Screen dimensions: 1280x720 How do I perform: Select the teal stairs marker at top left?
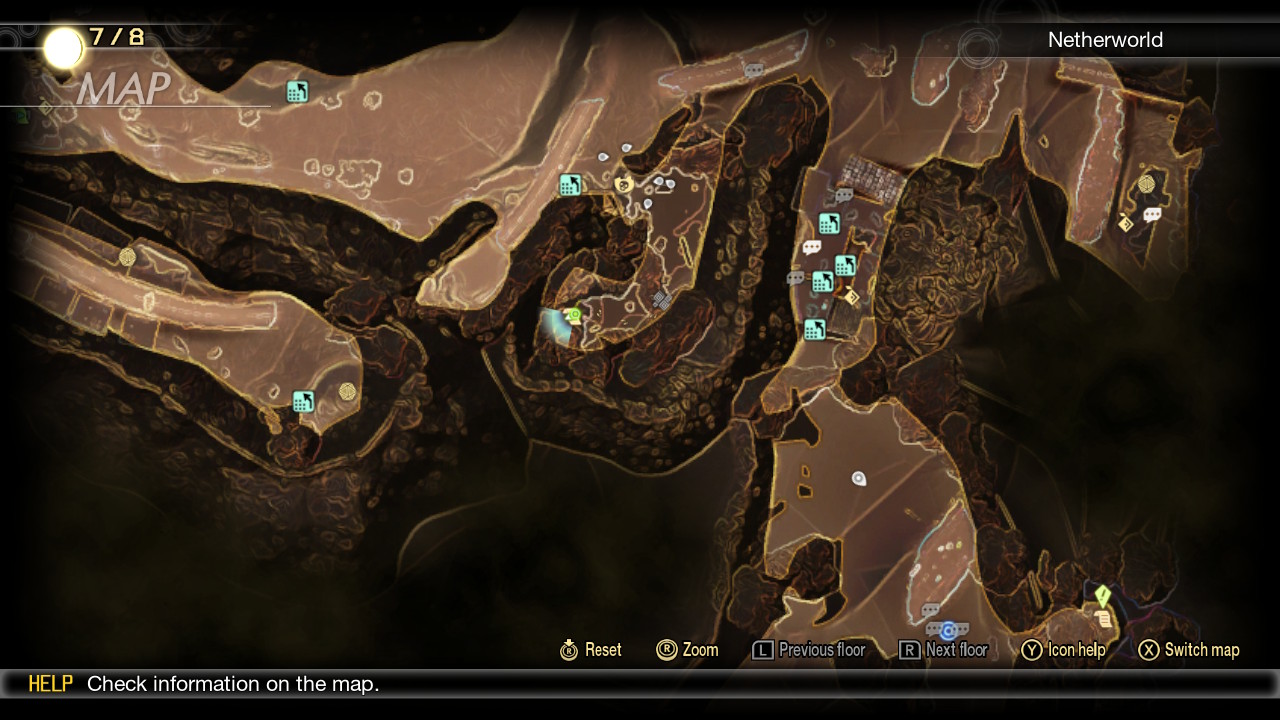click(x=297, y=92)
